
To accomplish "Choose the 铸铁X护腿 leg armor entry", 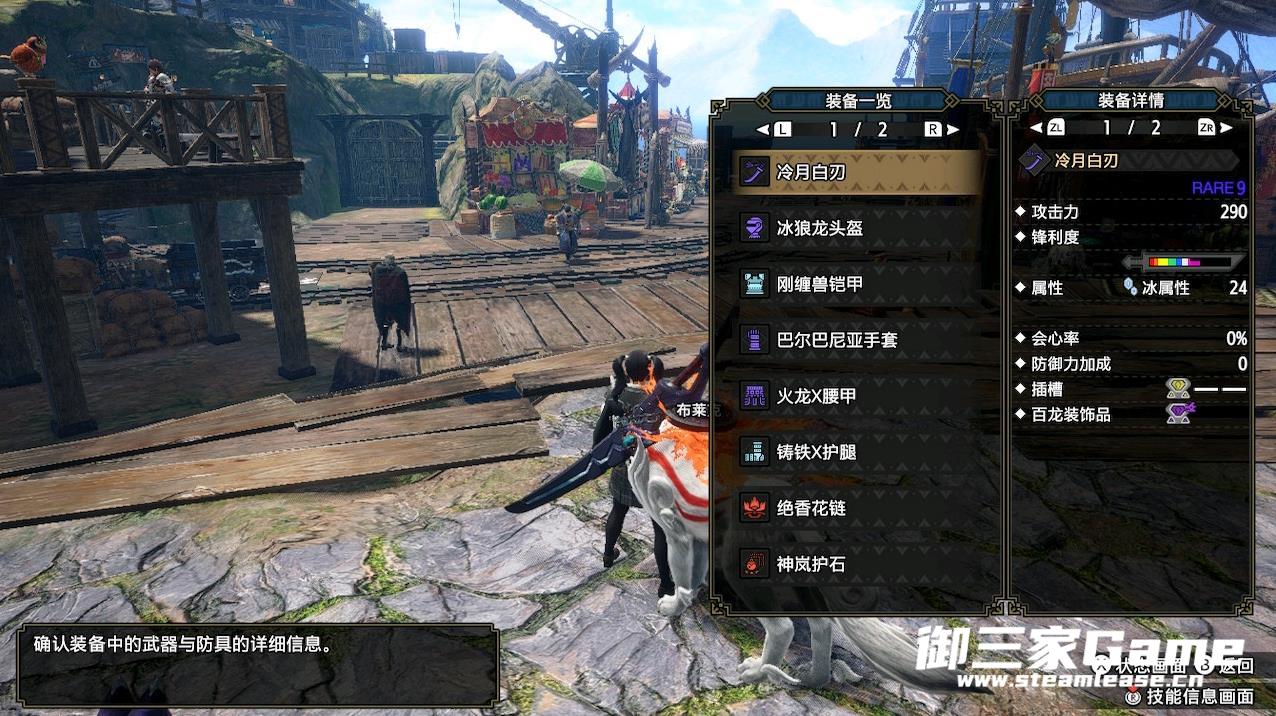I will 857,452.
